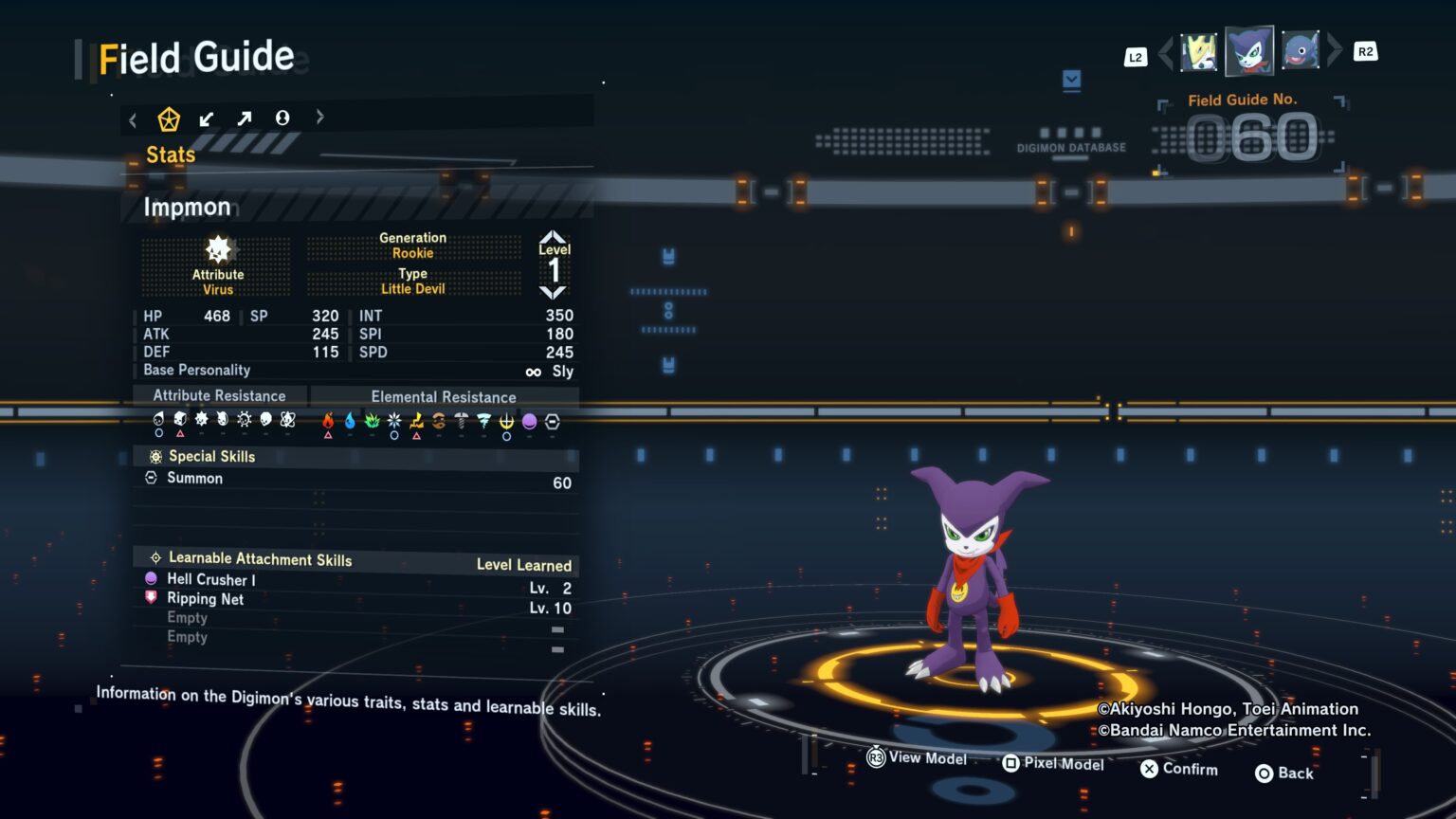Screen dimensions: 1456x819
Task: Click the Hell Crusher I skill icon
Action: coord(152,578)
